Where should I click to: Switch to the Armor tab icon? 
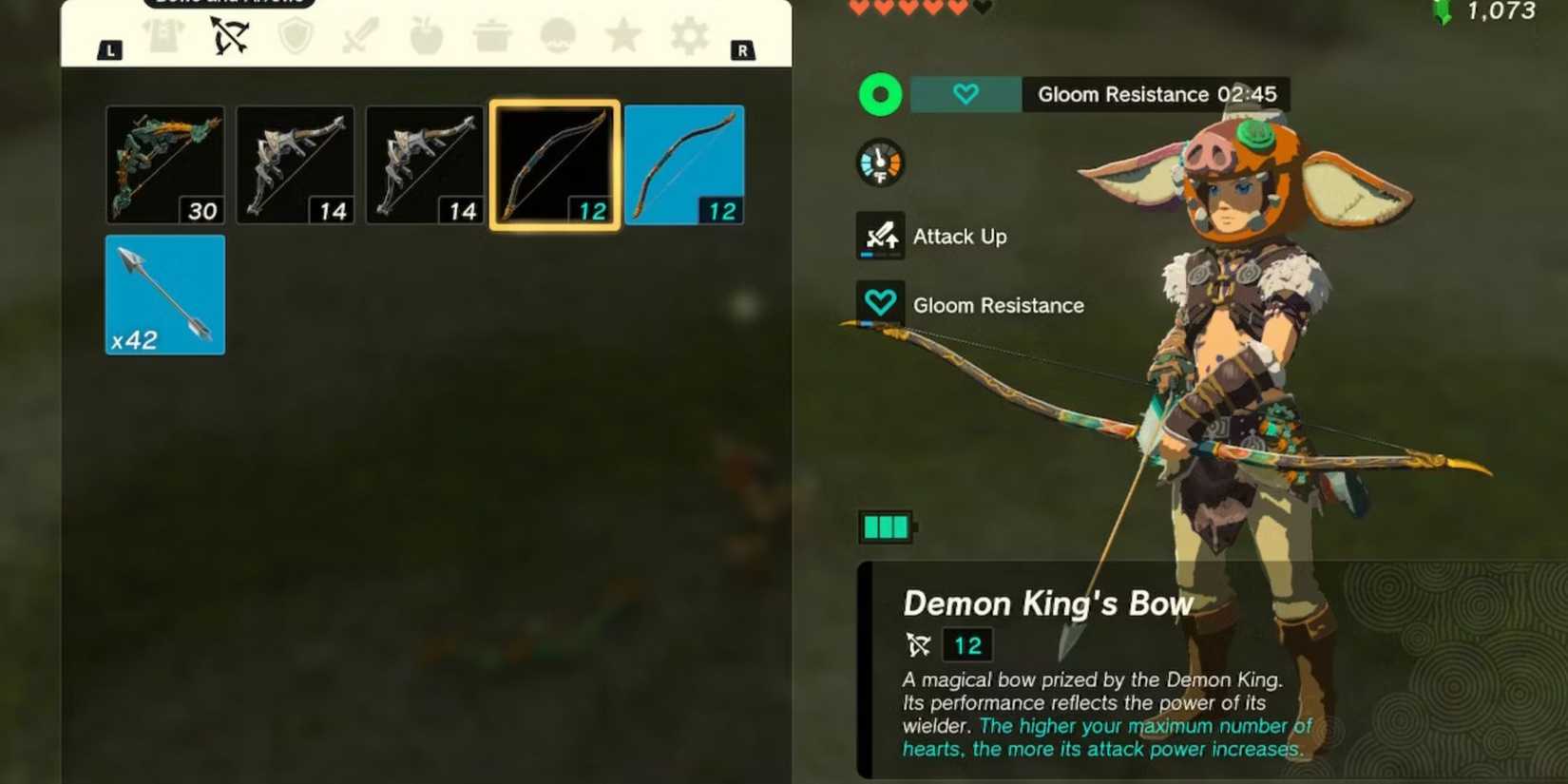163,35
